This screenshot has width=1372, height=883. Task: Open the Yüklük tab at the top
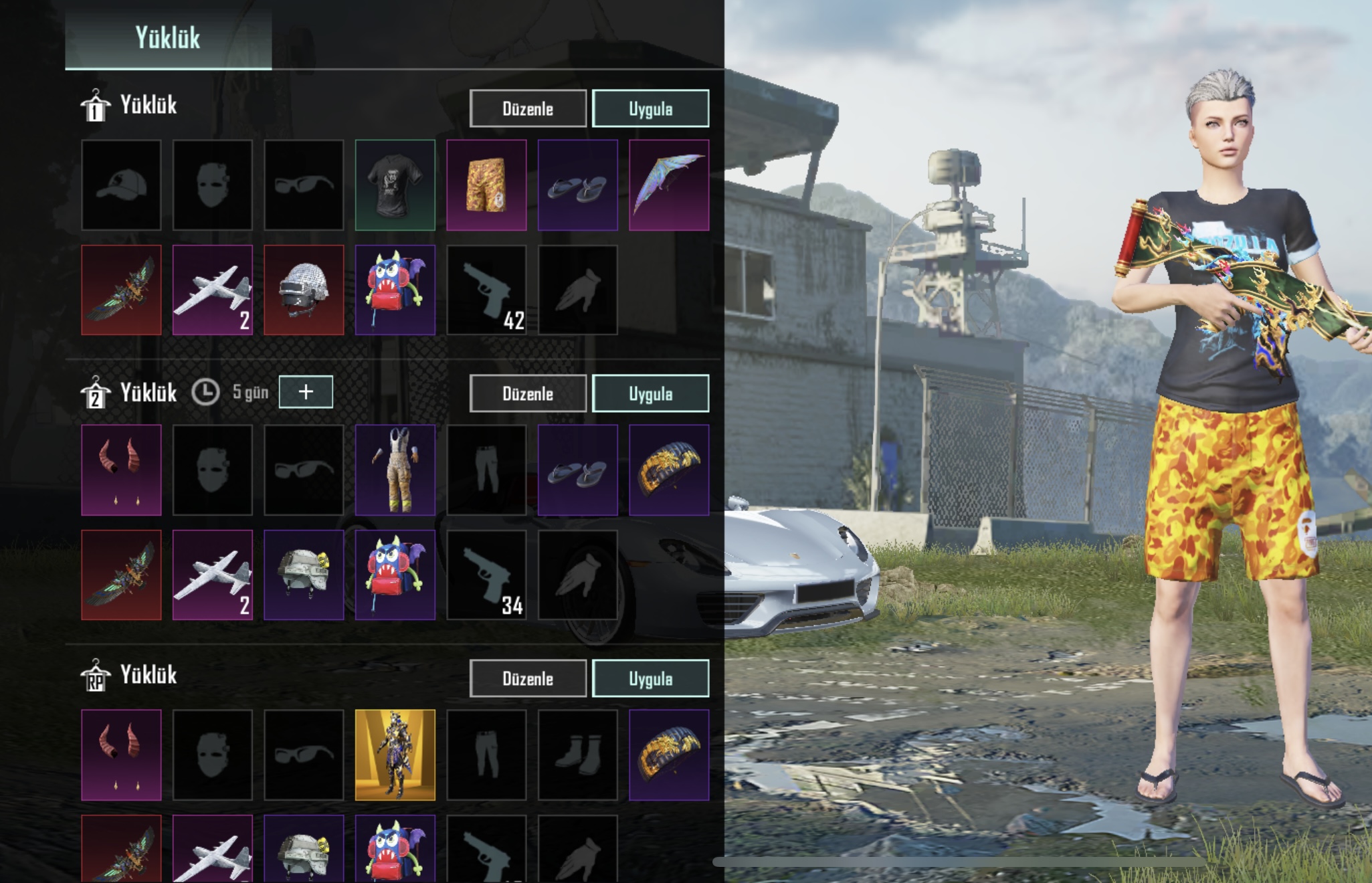click(168, 37)
